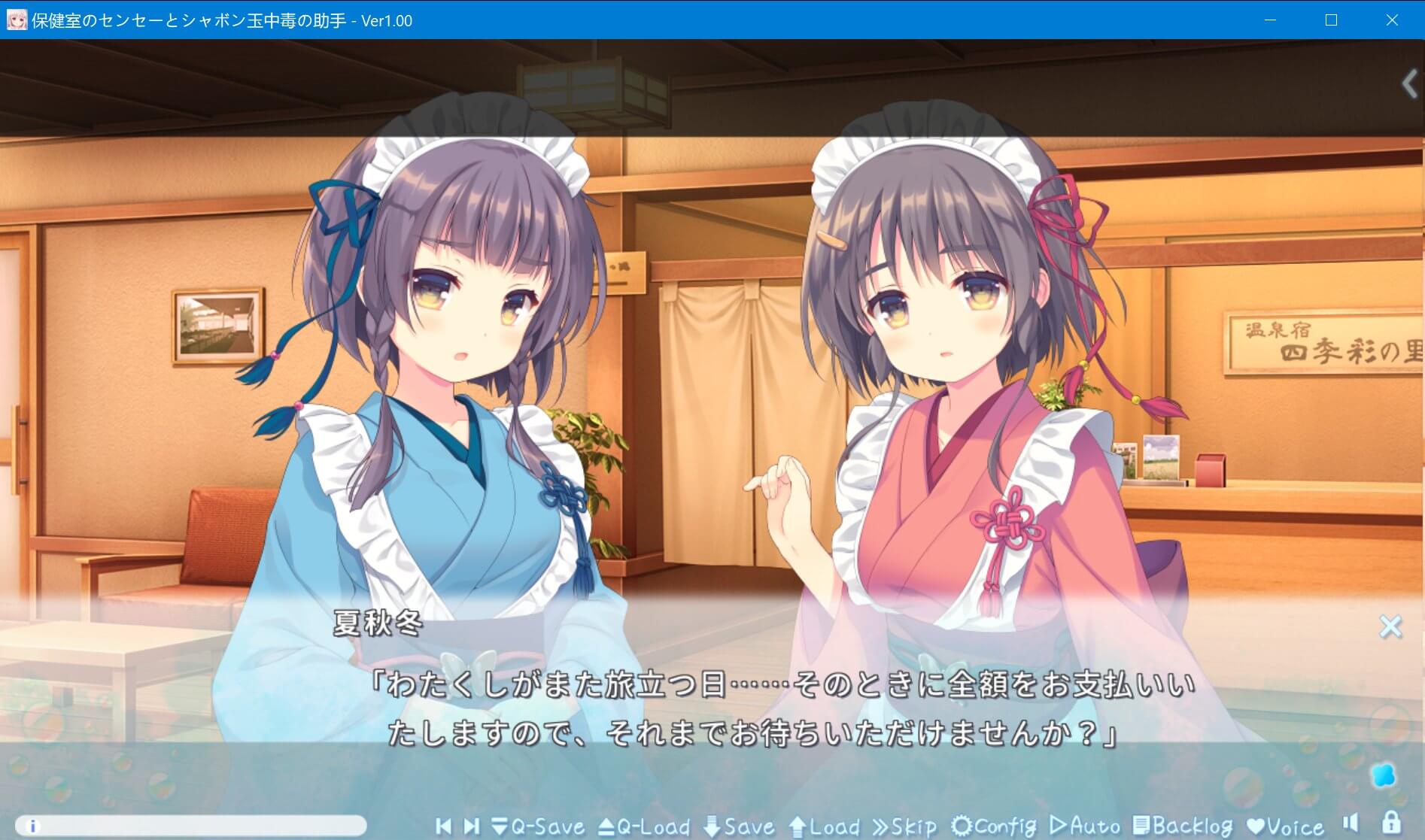The width and height of the screenshot is (1425, 840).
Task: Jump to previous scene arrow
Action: coord(443,826)
